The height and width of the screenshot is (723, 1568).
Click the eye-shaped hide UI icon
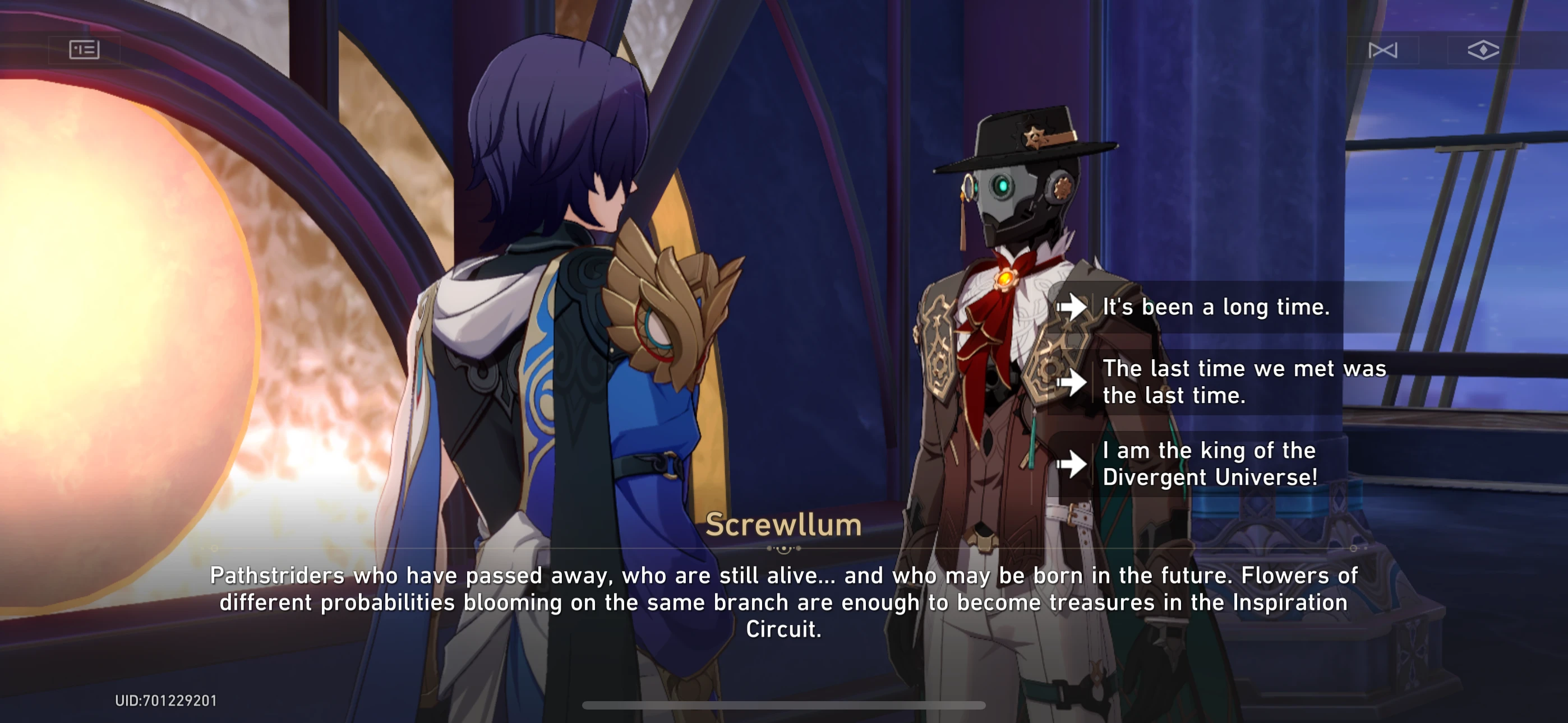1483,50
